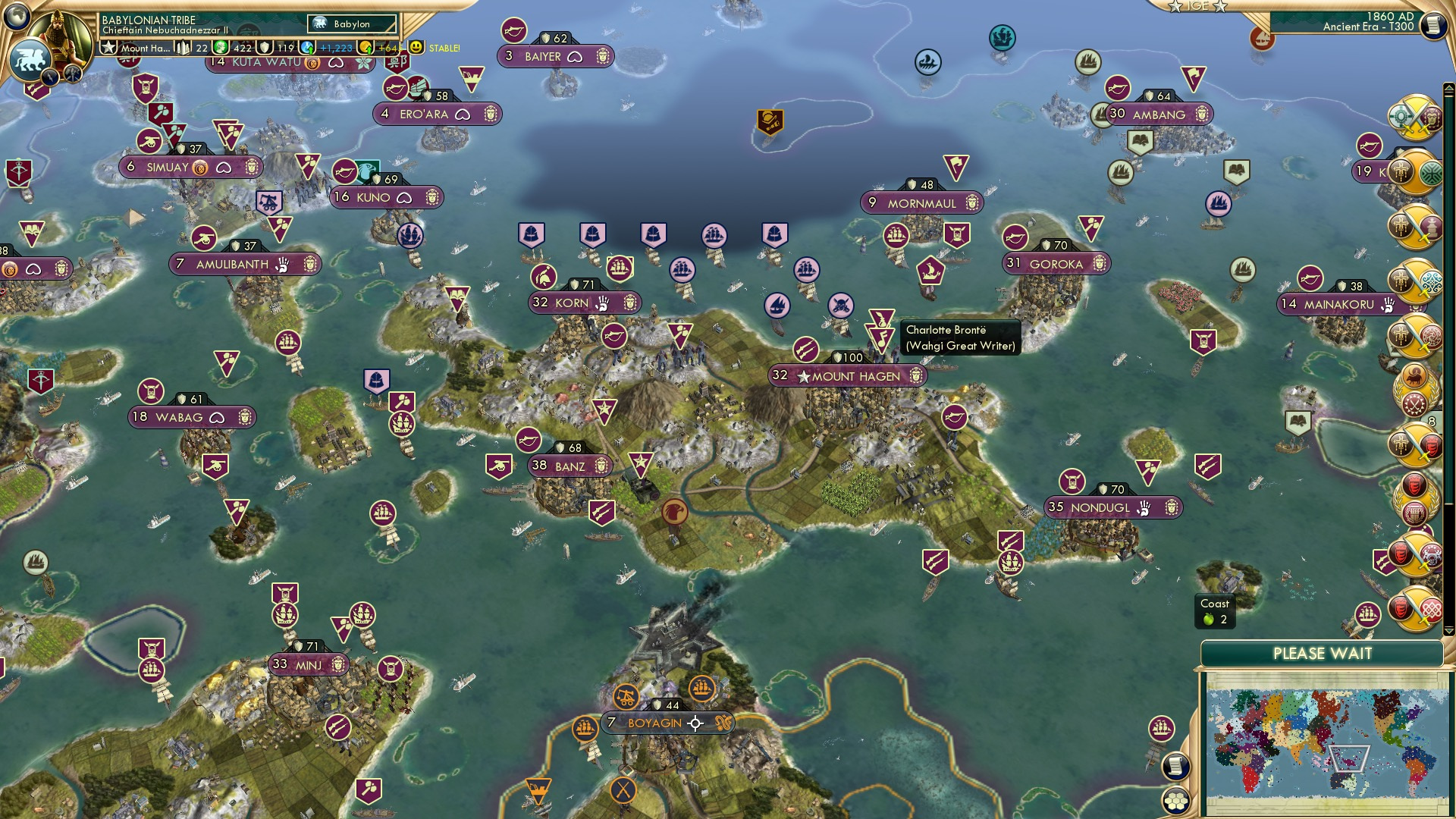Screen dimensions: 1456x819
Task: Open the hex grid map options button
Action: point(1175,801)
